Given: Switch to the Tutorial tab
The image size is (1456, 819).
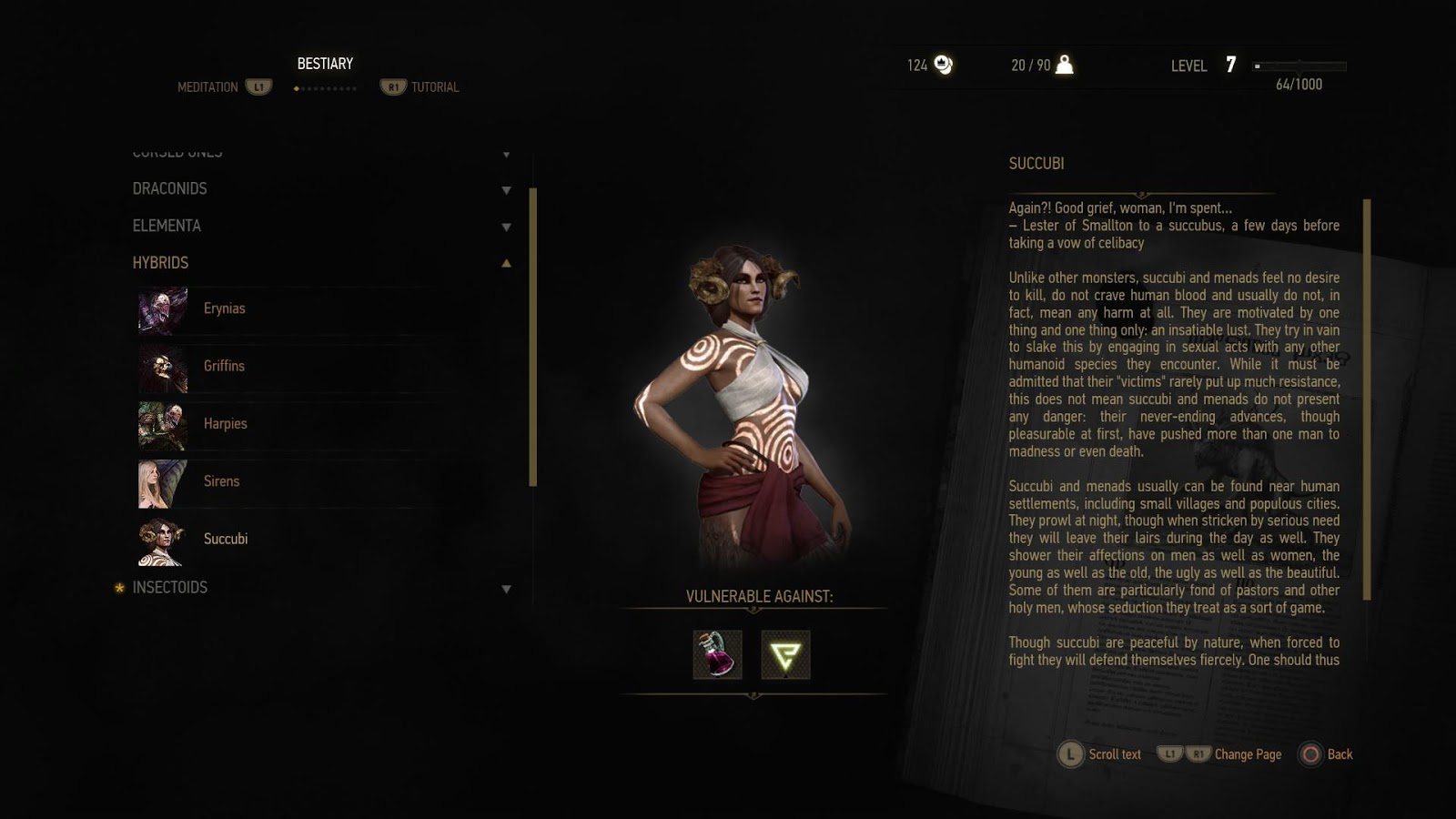Looking at the screenshot, I should coord(434,87).
